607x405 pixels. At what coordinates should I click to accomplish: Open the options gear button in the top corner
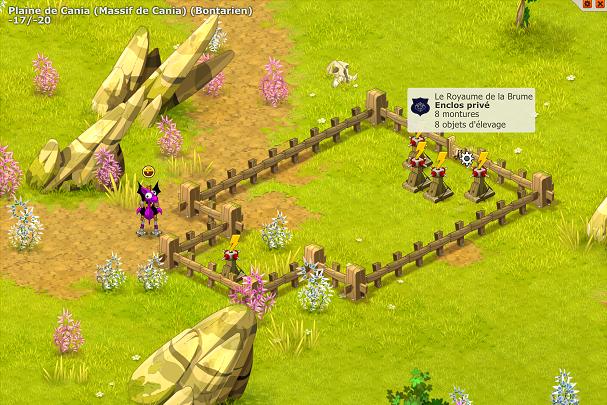click(x=588, y=4)
